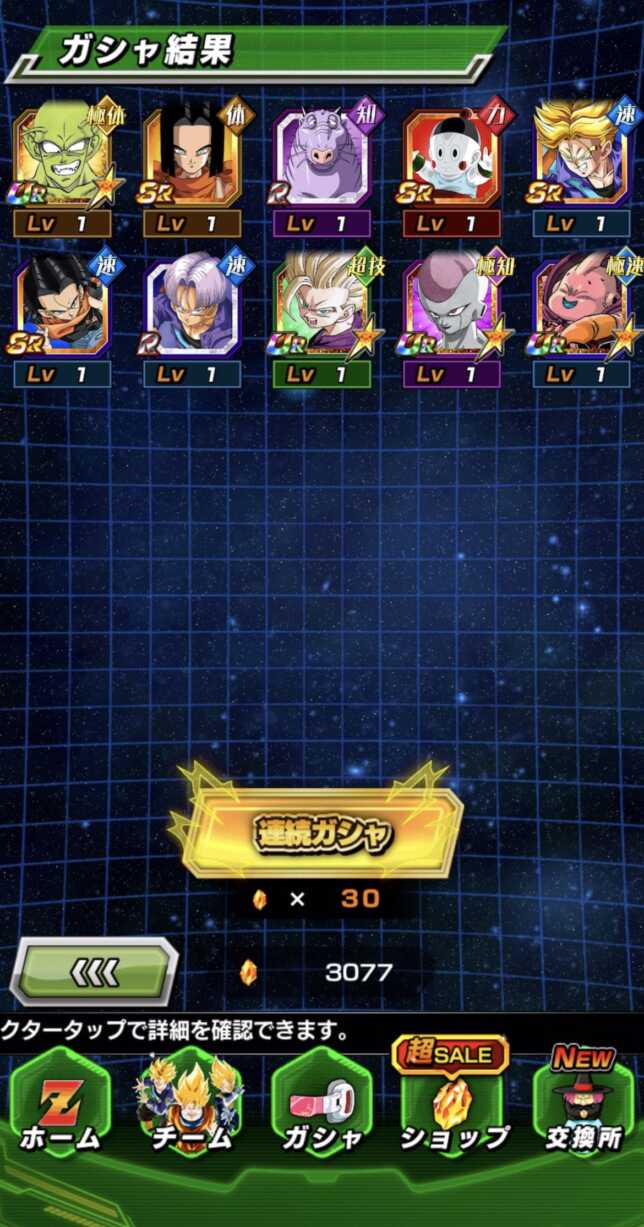The width and height of the screenshot is (644, 1227).
Task: Start another 連続ガシャ multi-summon
Action: click(322, 833)
